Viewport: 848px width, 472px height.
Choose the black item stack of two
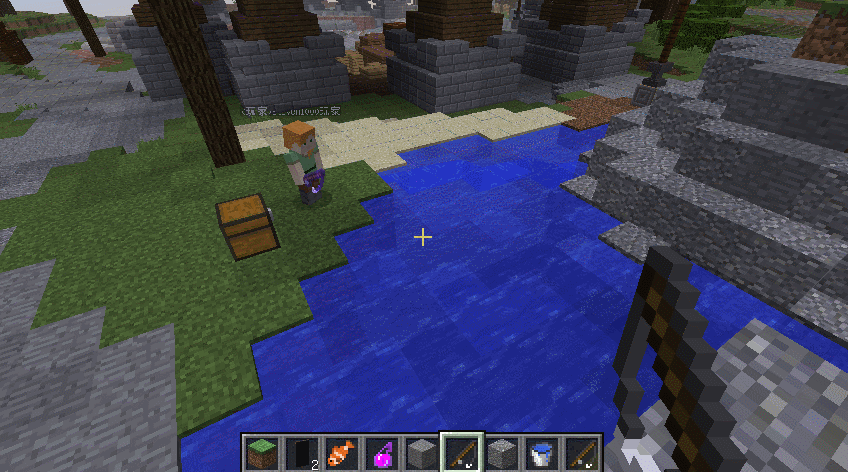302,453
